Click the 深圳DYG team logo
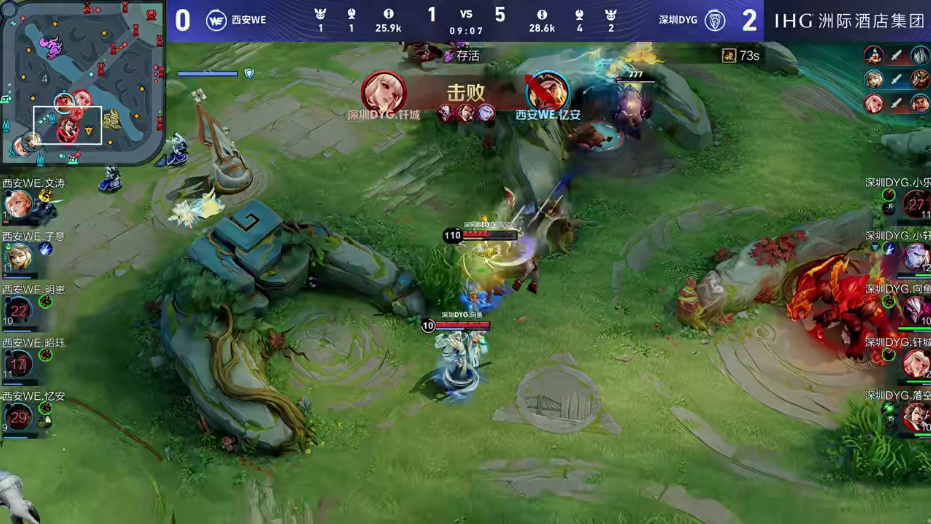 (714, 20)
